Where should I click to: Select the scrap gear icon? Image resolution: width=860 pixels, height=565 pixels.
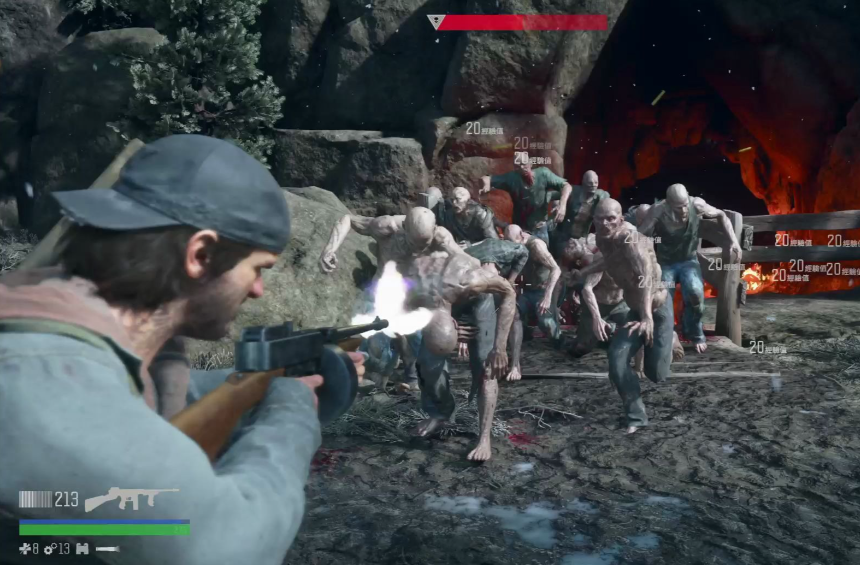point(49,548)
